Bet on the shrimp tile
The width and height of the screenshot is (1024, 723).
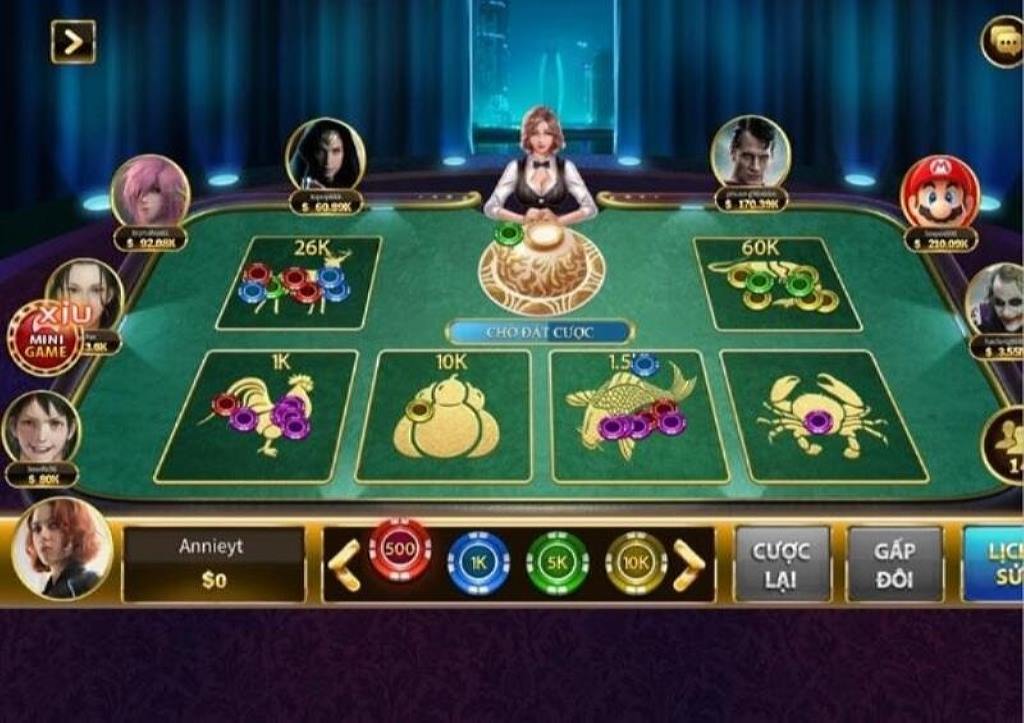[776, 283]
